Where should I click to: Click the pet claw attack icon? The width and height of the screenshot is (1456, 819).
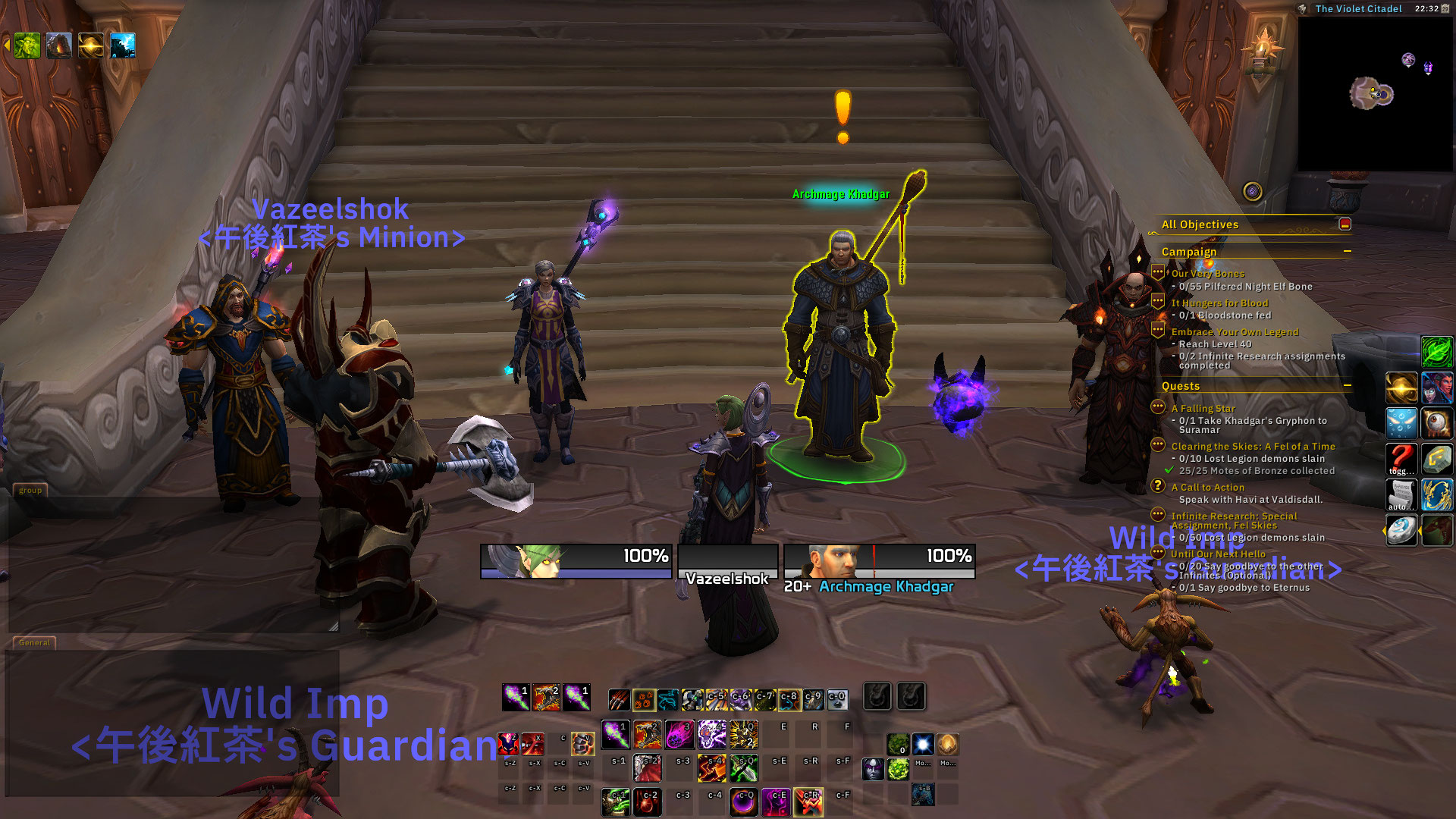pos(619,699)
